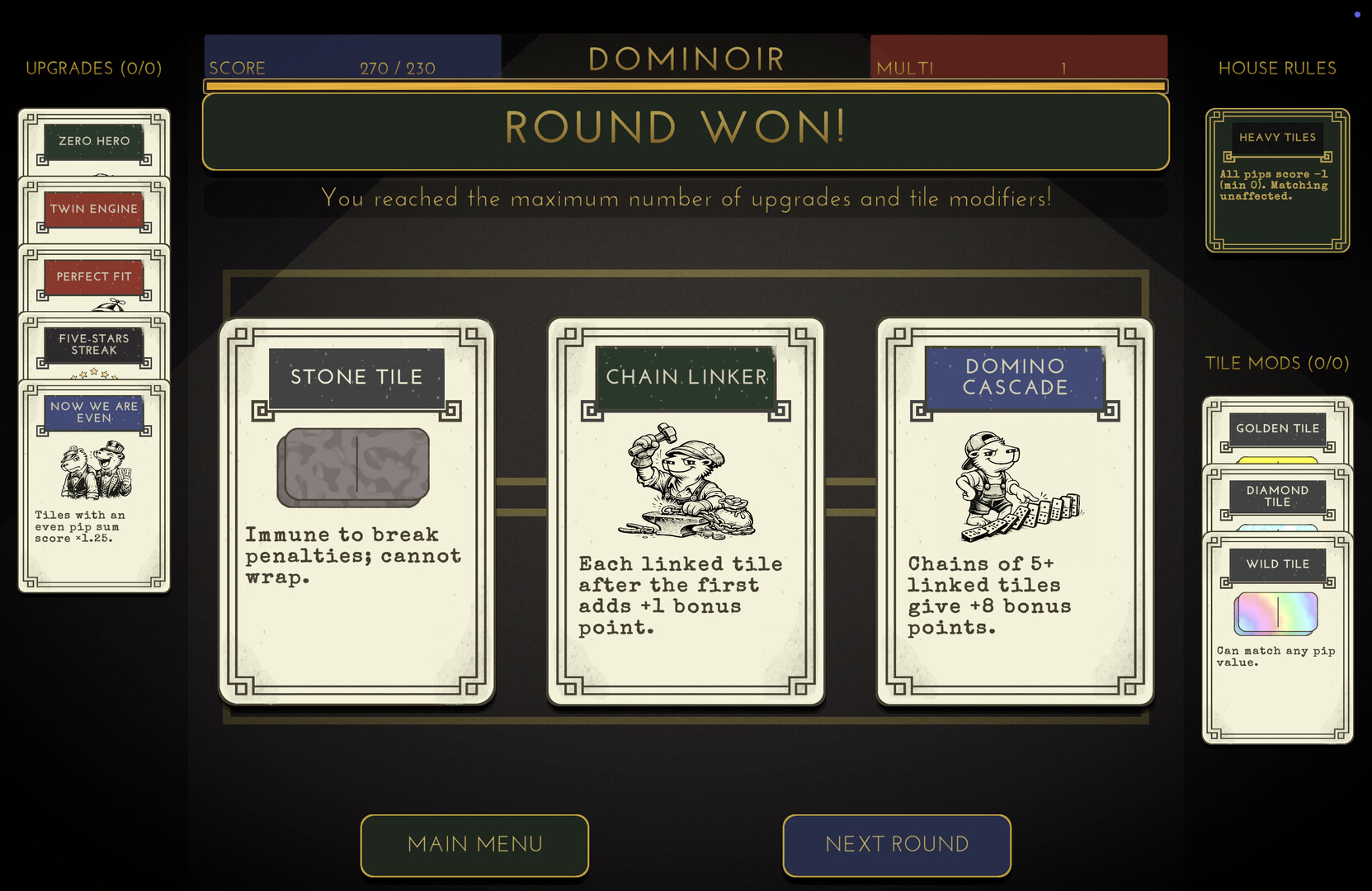The image size is (1372, 891).
Task: Open the Perfect Fit upgrade card
Action: point(93,276)
